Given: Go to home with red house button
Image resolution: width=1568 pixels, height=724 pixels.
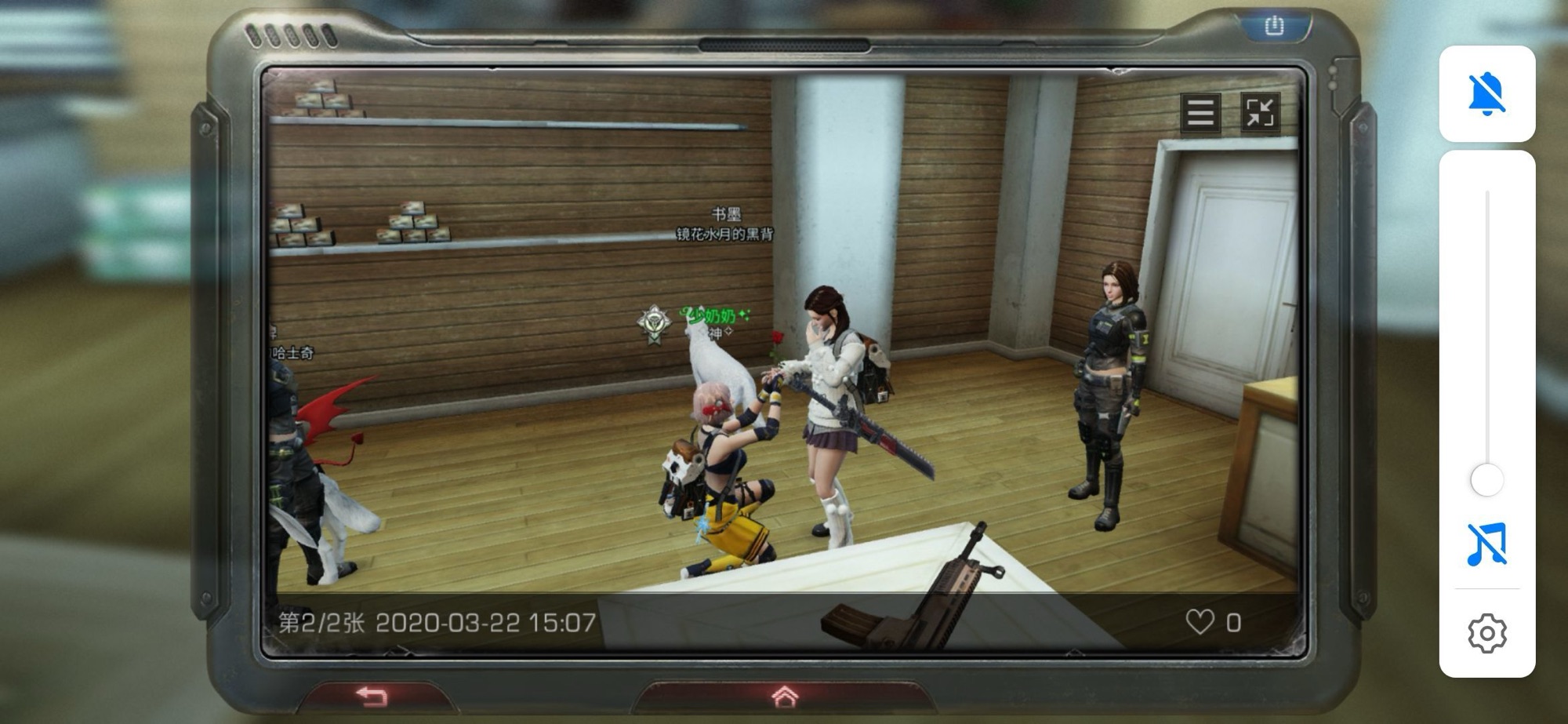Looking at the screenshot, I should 785,696.
